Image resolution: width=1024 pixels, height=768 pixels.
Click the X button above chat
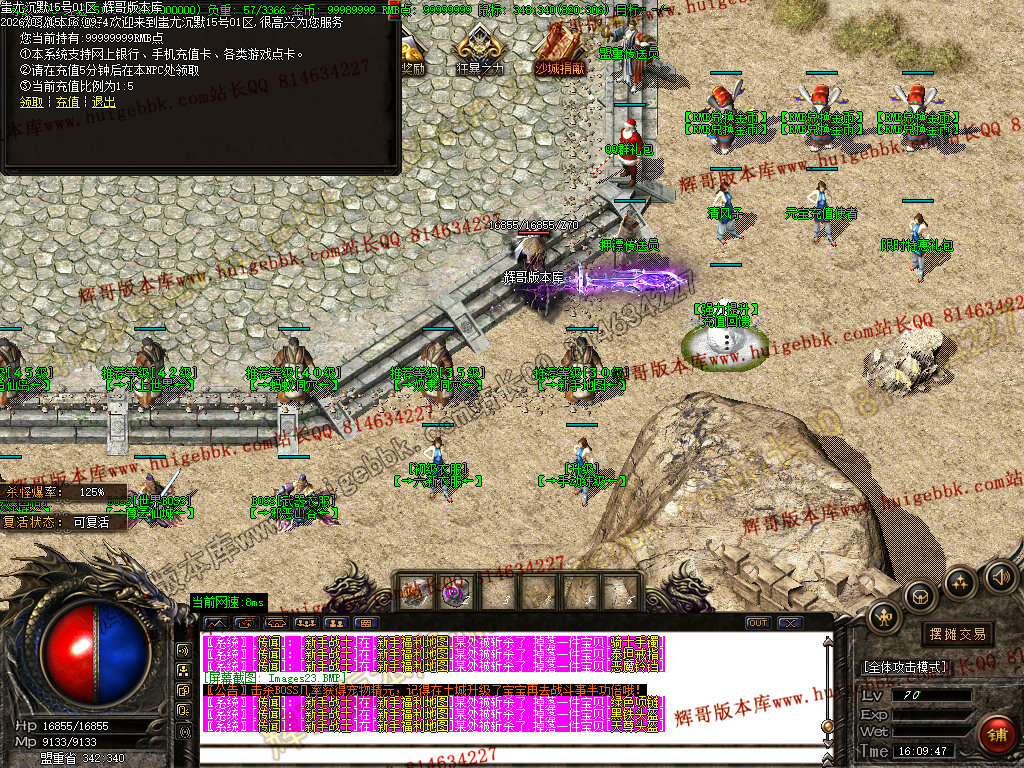[791, 623]
